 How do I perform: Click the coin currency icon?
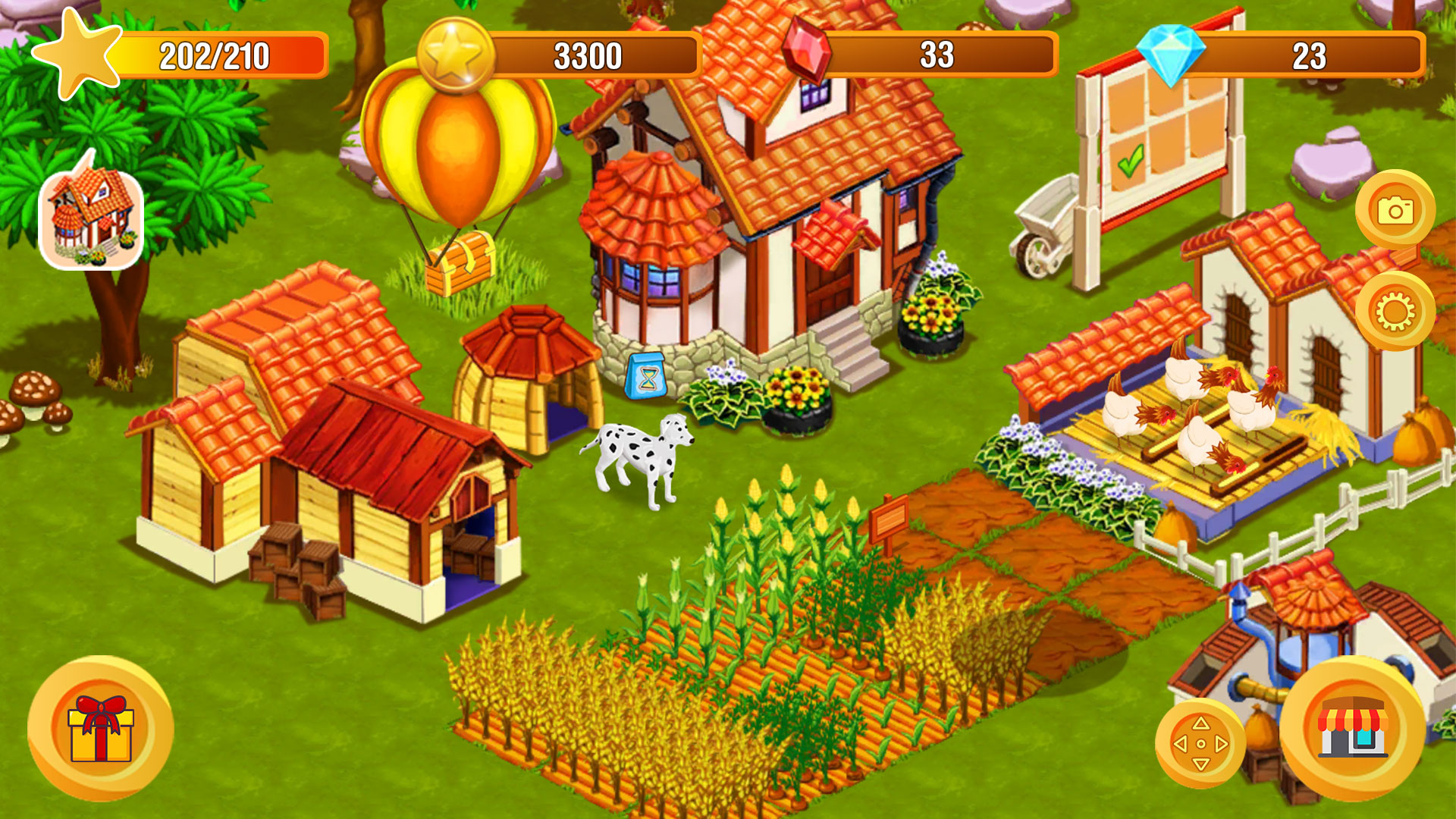(x=453, y=53)
